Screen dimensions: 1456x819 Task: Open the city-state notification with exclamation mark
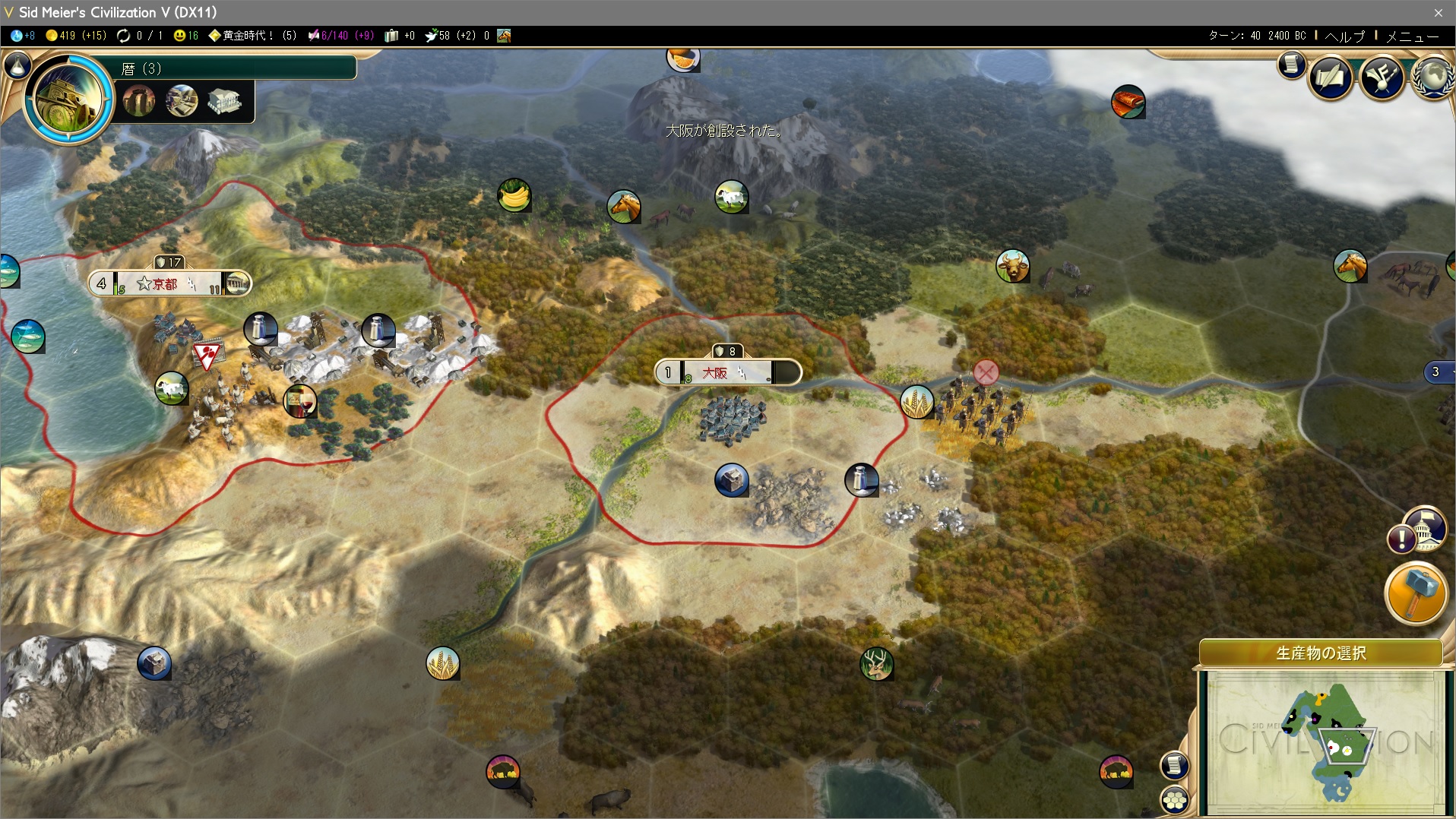[x=1402, y=539]
